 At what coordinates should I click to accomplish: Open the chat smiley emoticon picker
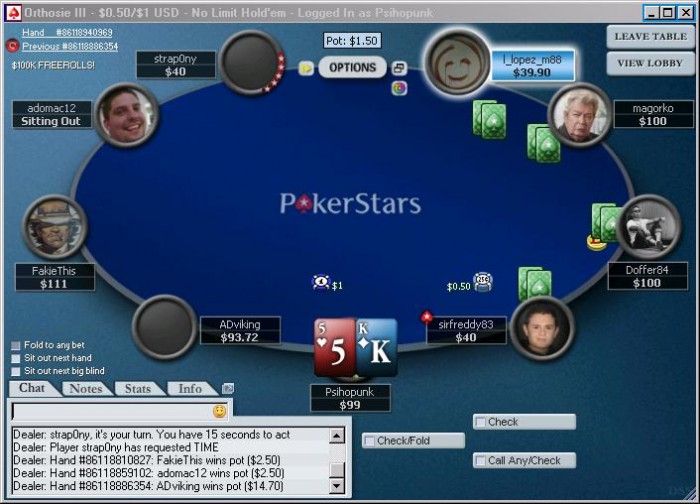(x=219, y=411)
